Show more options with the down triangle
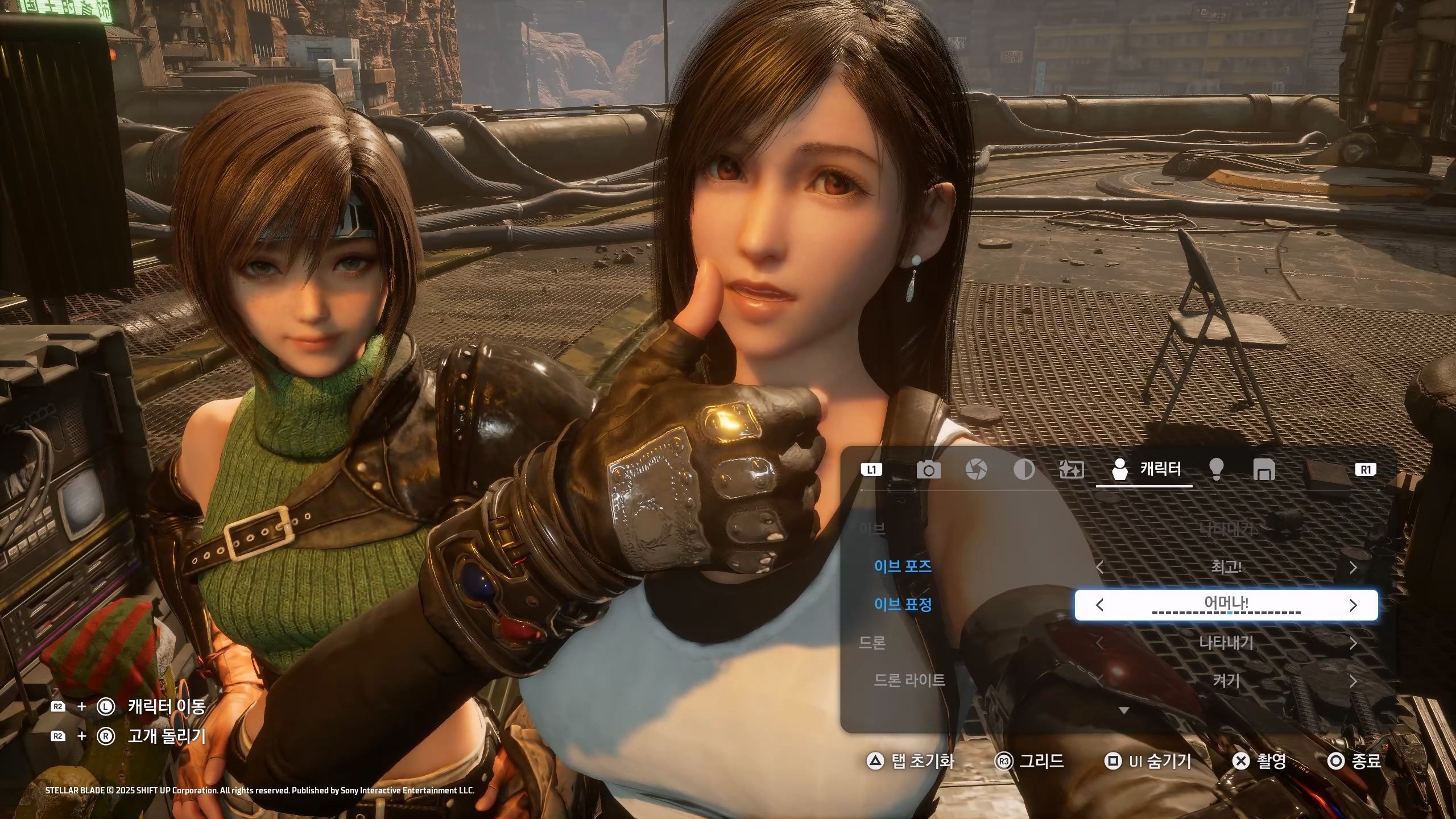Image resolution: width=1456 pixels, height=819 pixels. 1123,710
